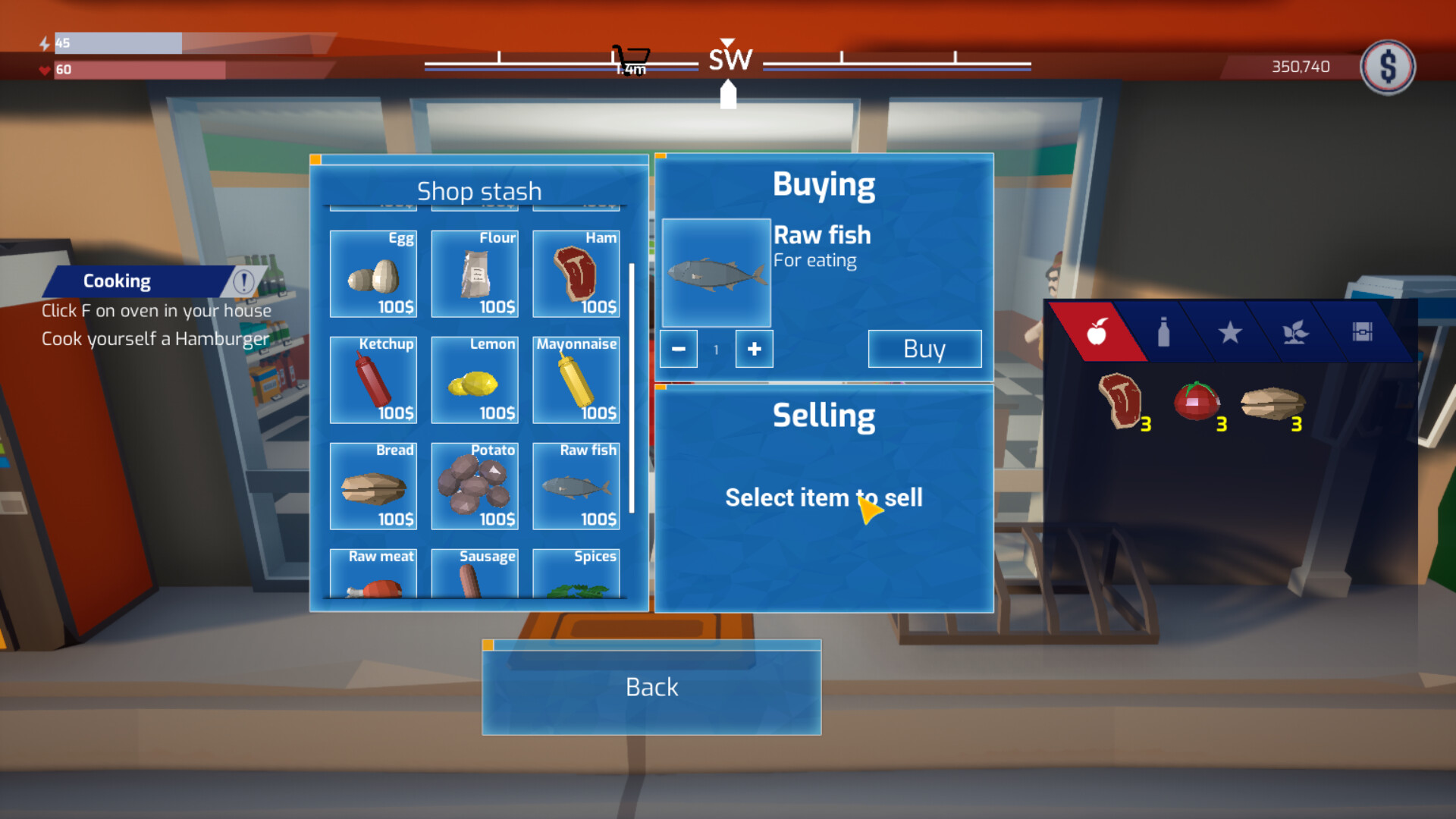Open the plant/seeds category tab in inventory
The height and width of the screenshot is (819, 1456).
(1294, 332)
